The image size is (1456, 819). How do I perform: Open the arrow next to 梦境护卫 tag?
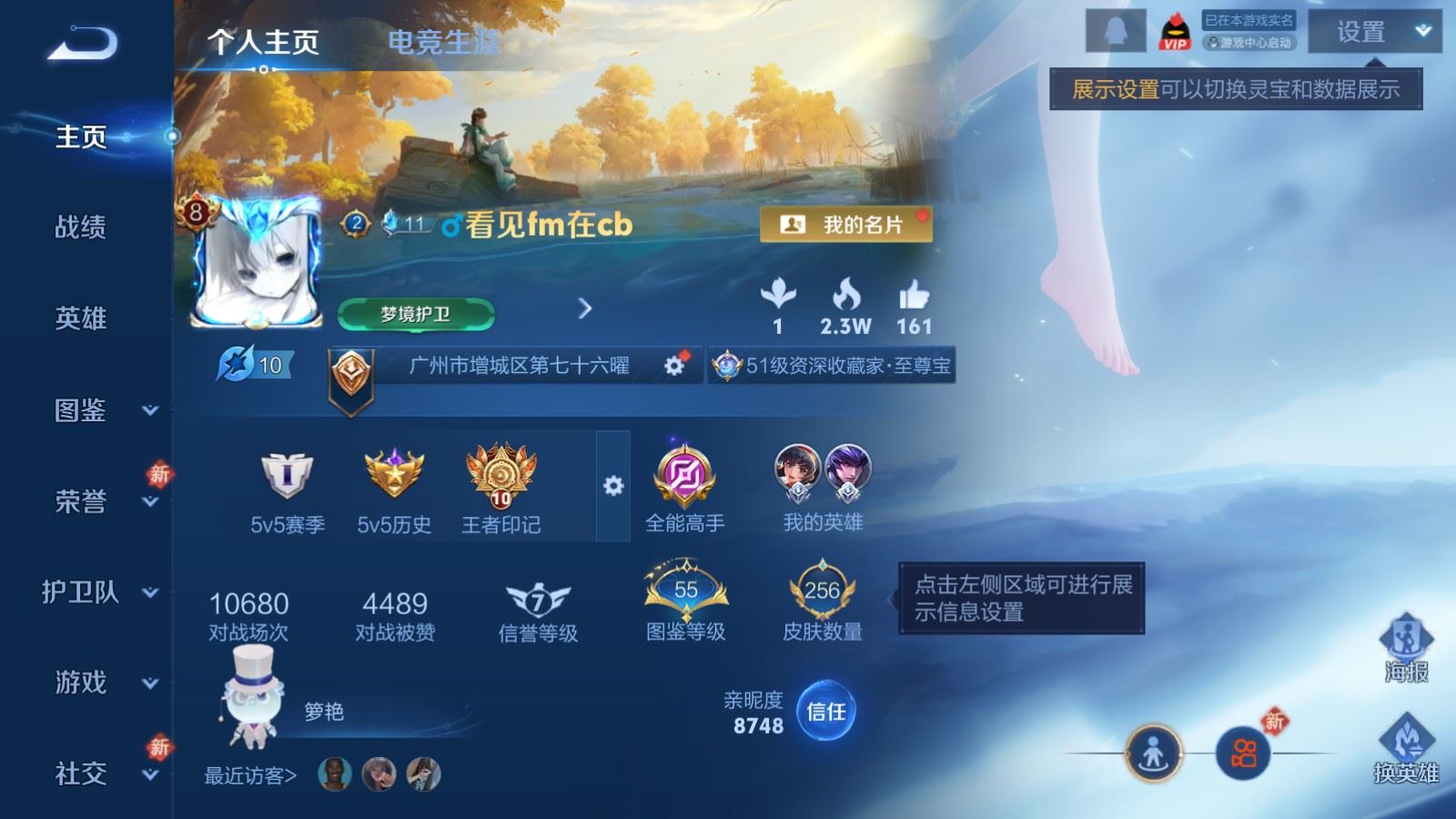point(582,309)
